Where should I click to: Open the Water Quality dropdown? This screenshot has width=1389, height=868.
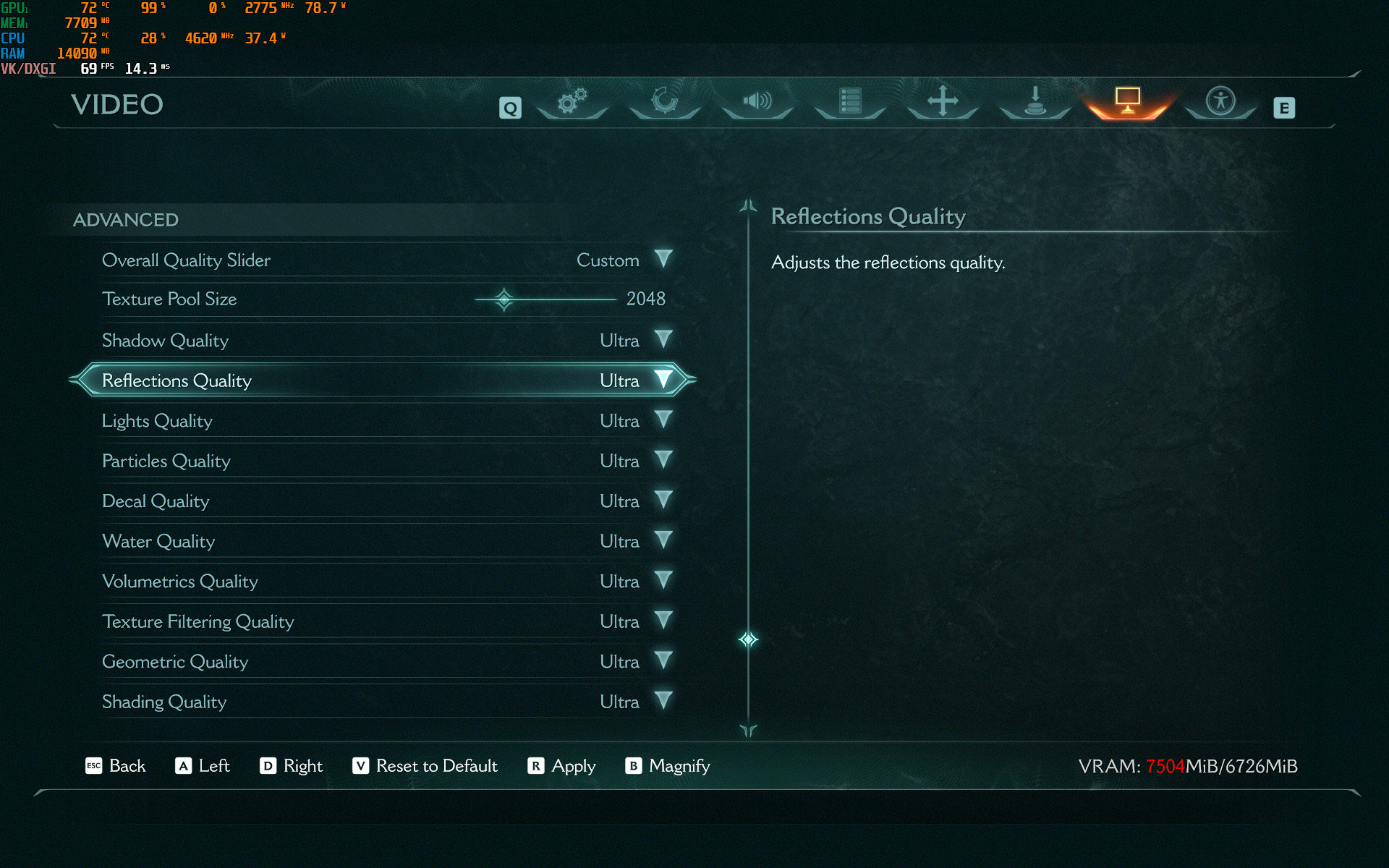(663, 540)
